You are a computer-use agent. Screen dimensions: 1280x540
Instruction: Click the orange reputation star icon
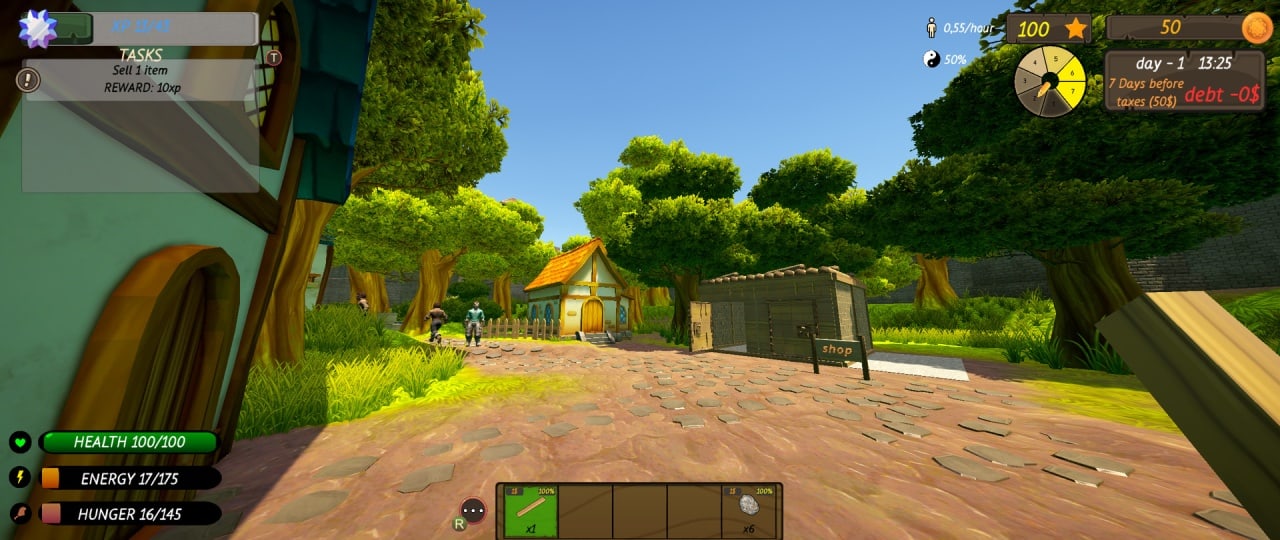point(1076,28)
